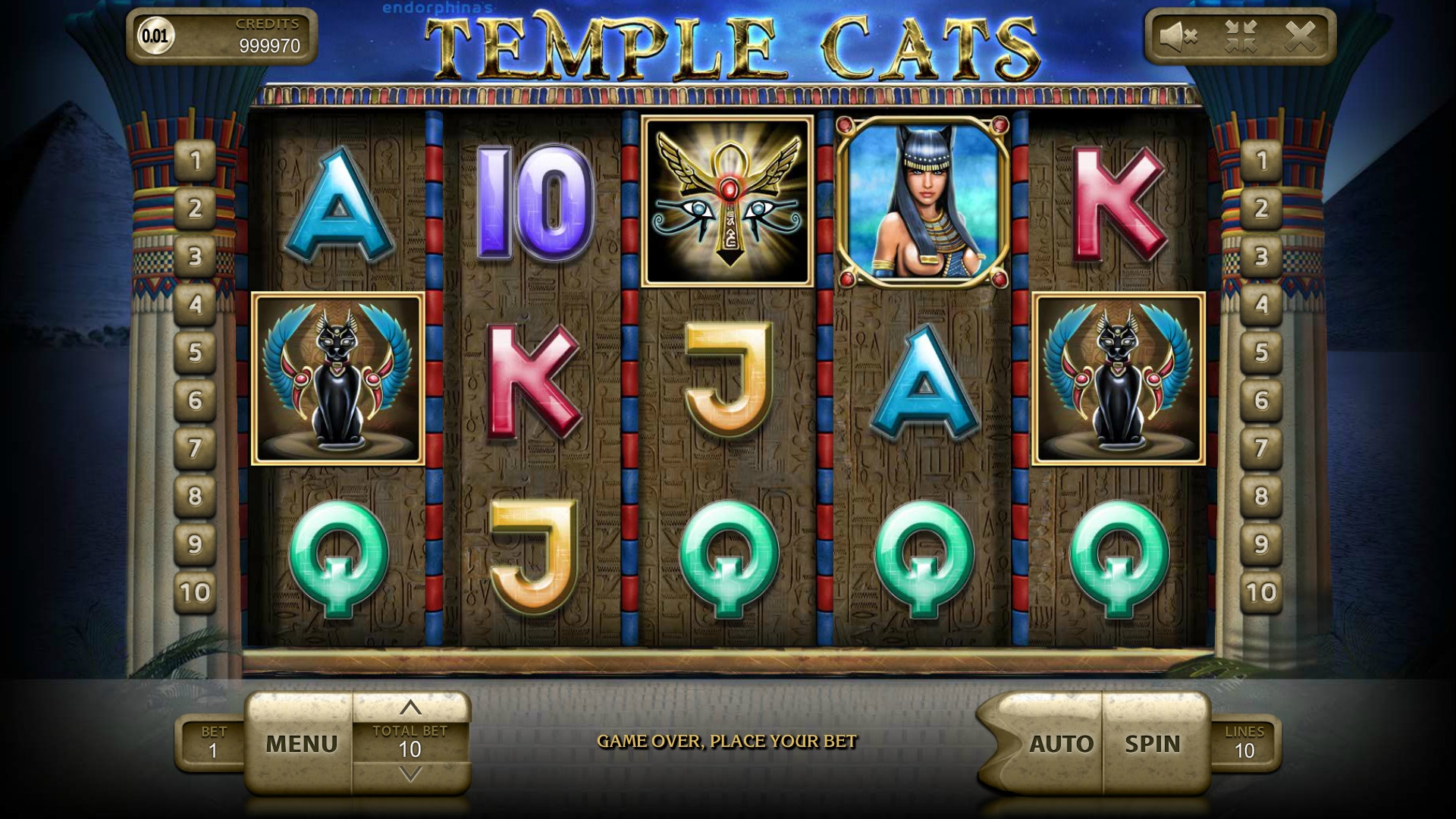Screen dimensions: 1456x819
Task: Select payline 1 on the left column
Action: click(x=196, y=161)
